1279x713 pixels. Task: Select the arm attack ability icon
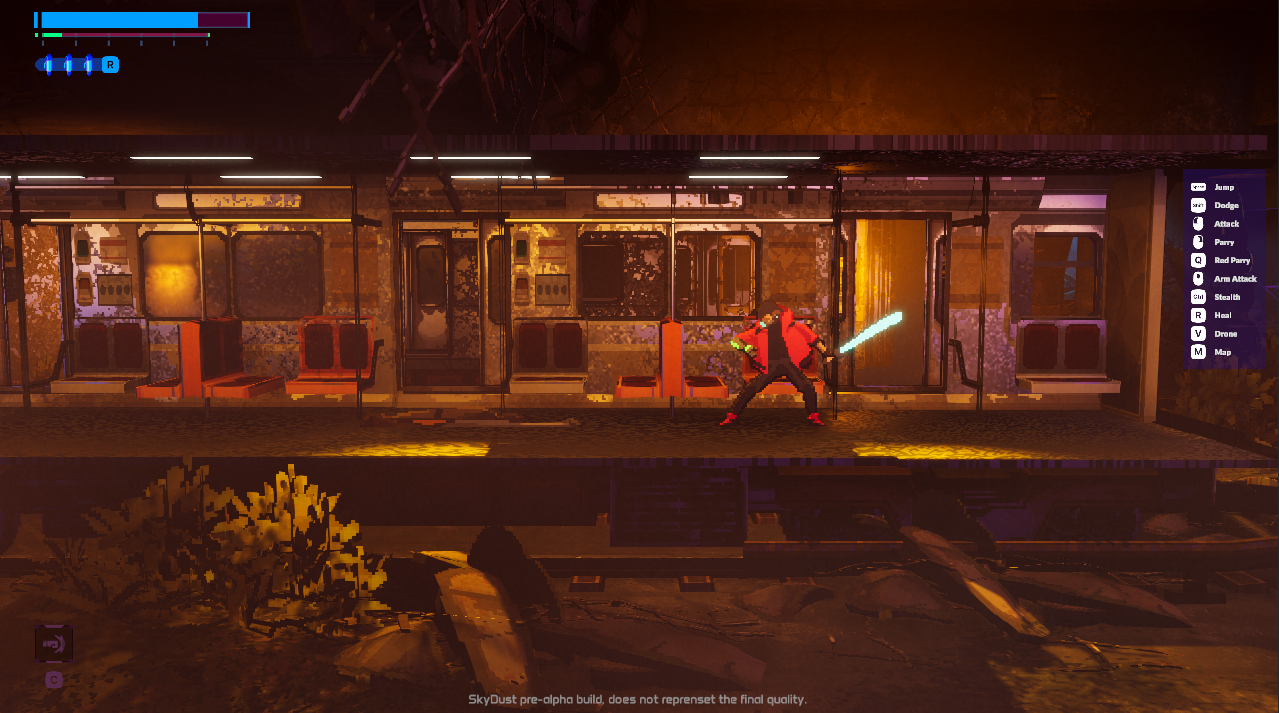[1198, 279]
